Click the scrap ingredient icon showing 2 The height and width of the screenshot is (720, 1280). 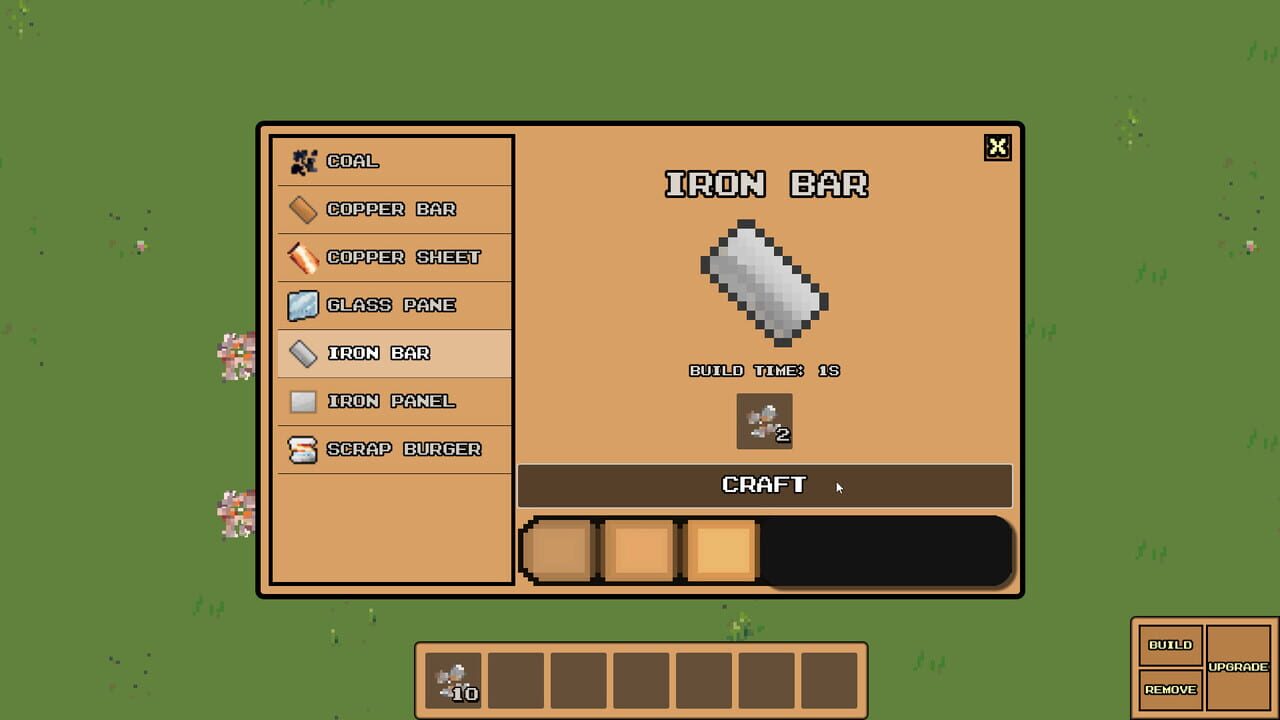click(x=764, y=420)
